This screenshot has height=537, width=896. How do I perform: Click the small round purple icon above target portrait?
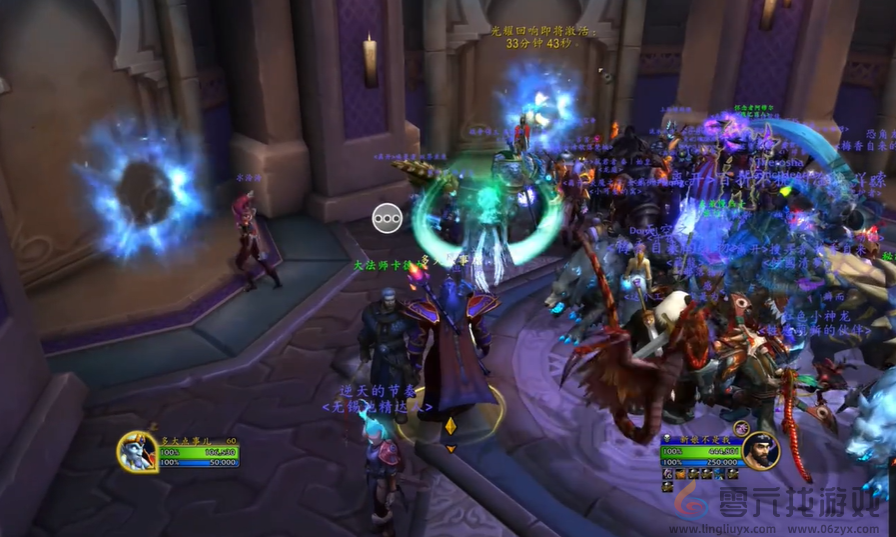click(741, 428)
